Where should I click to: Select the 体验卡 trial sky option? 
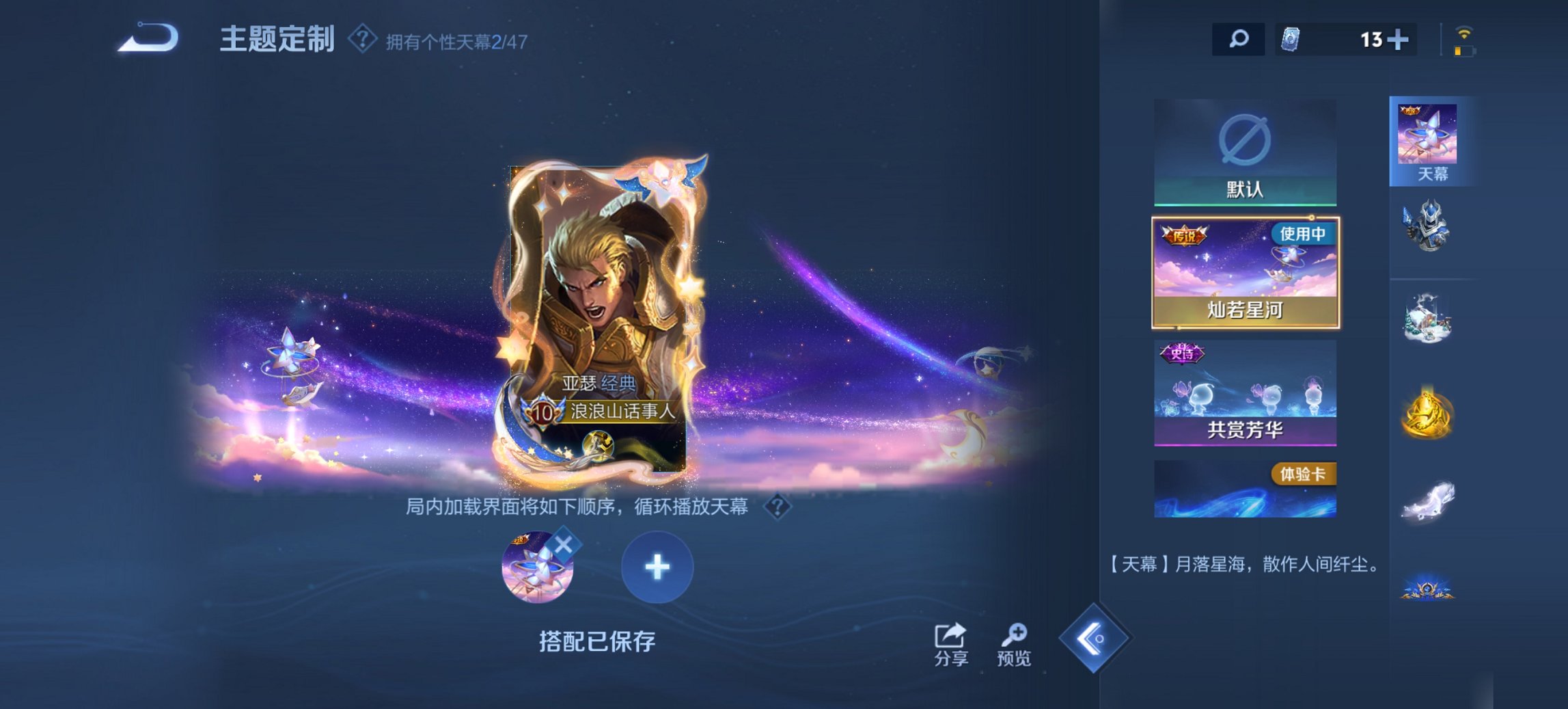click(1245, 489)
